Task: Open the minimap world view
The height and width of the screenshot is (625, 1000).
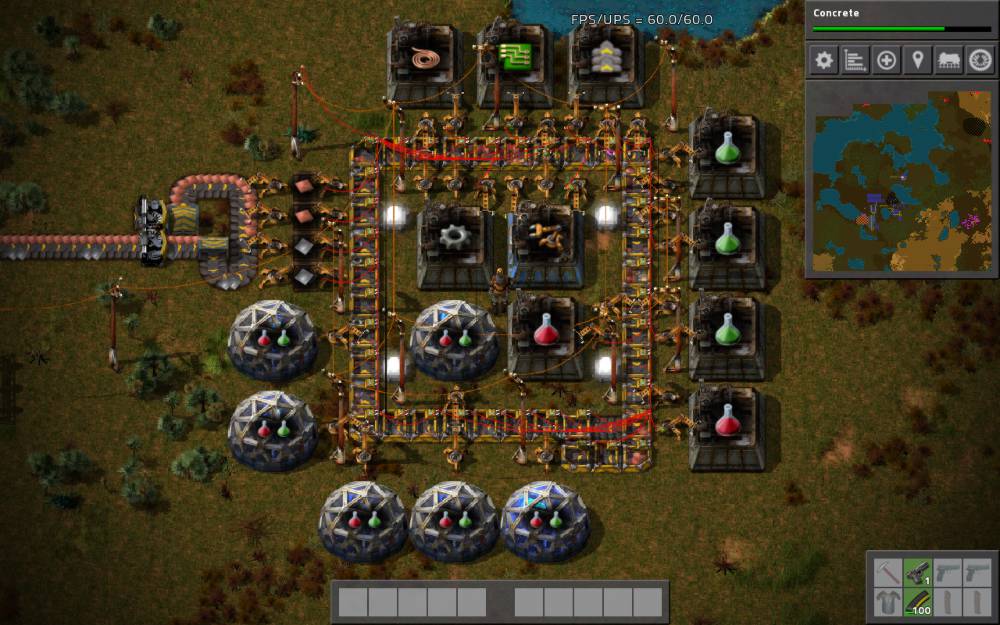Action: [901, 182]
